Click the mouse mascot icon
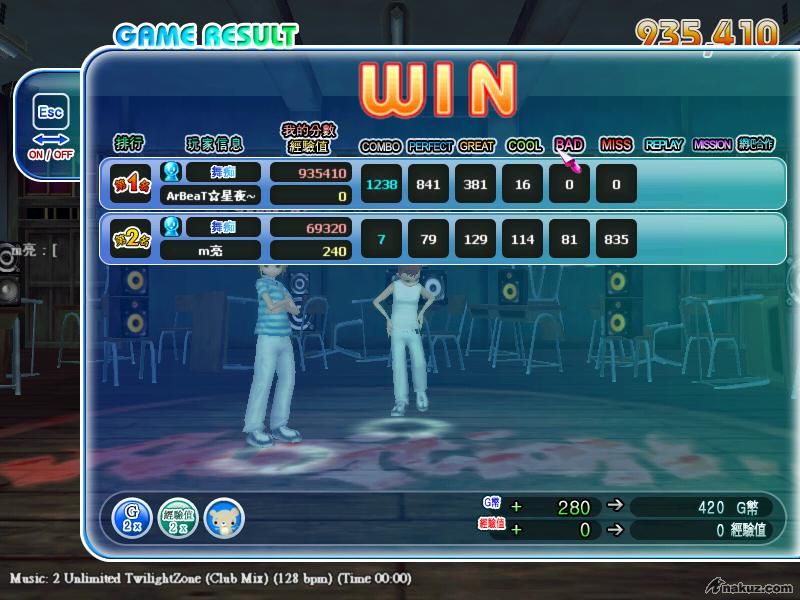Viewport: 800px width, 600px height. tap(224, 517)
